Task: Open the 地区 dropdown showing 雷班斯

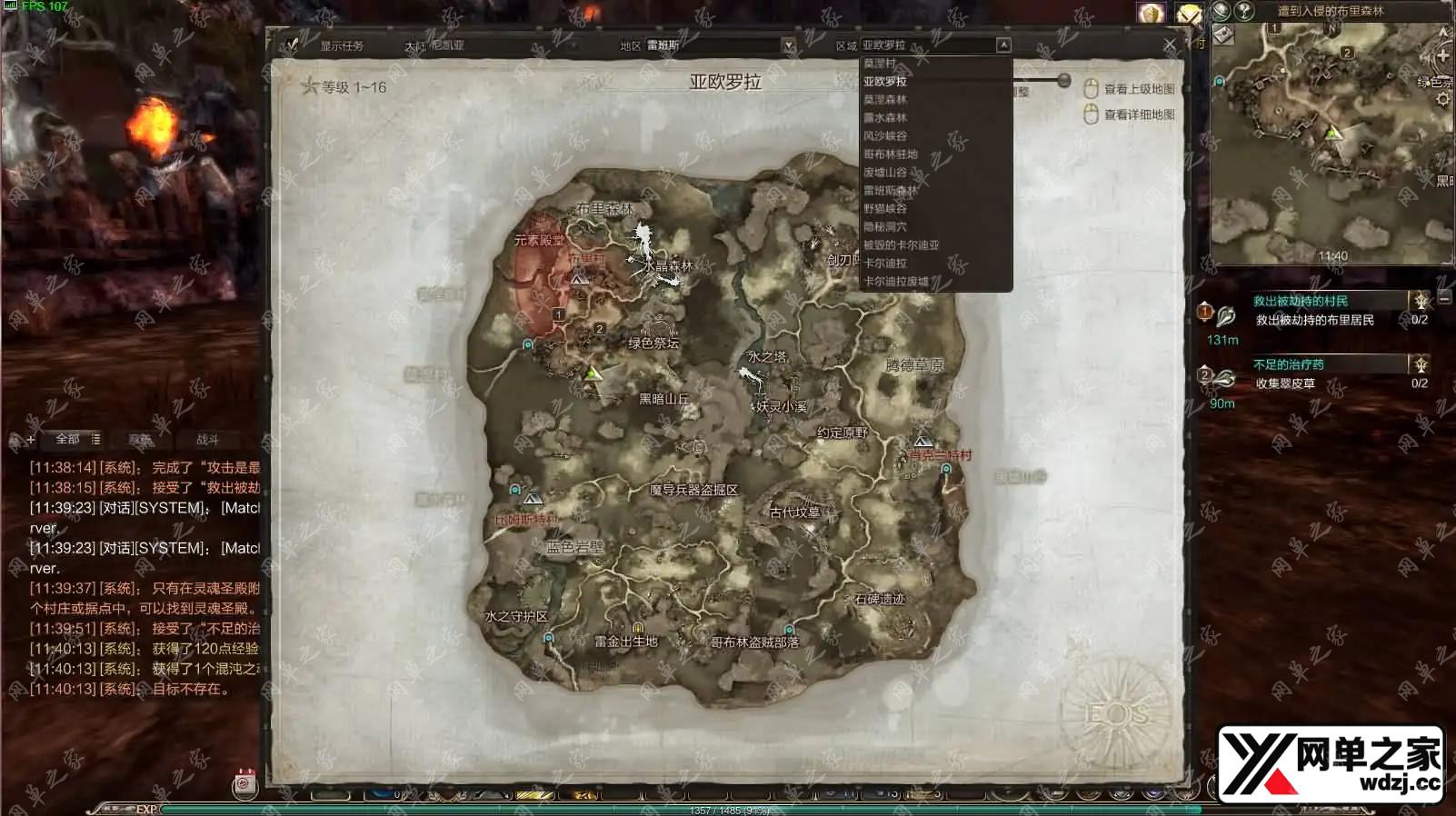Action: 788,45
